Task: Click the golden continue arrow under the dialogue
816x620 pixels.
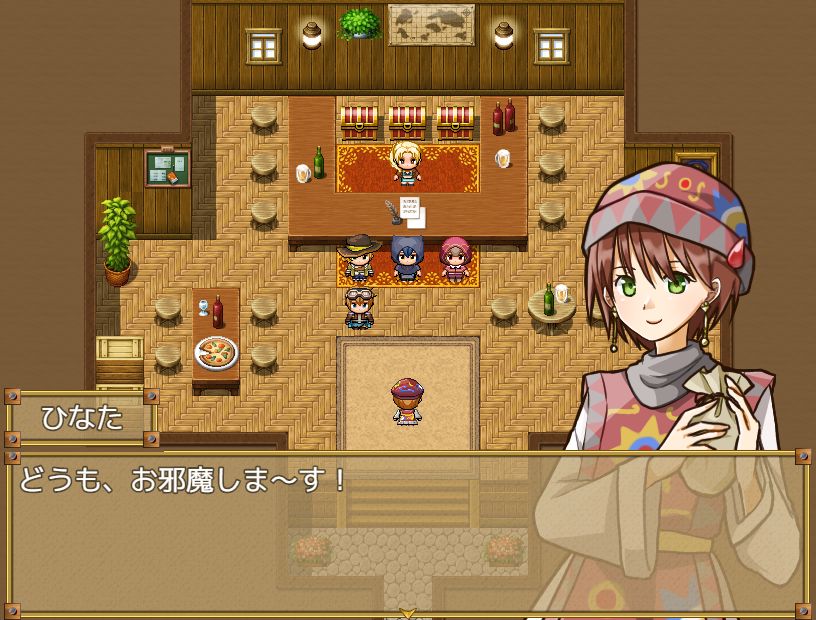Action: [x=407, y=612]
